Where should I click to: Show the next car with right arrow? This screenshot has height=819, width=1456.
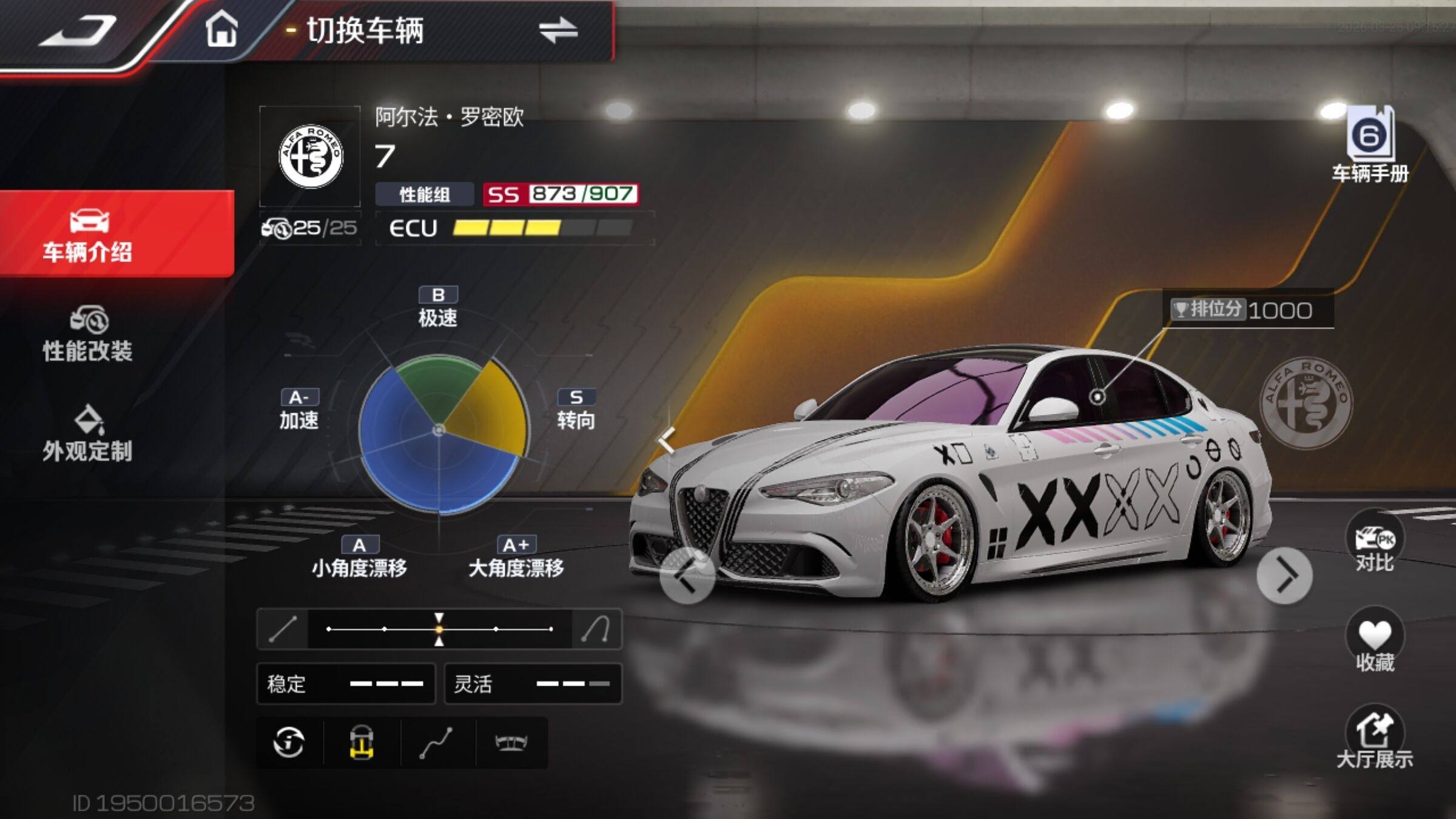point(1284,576)
